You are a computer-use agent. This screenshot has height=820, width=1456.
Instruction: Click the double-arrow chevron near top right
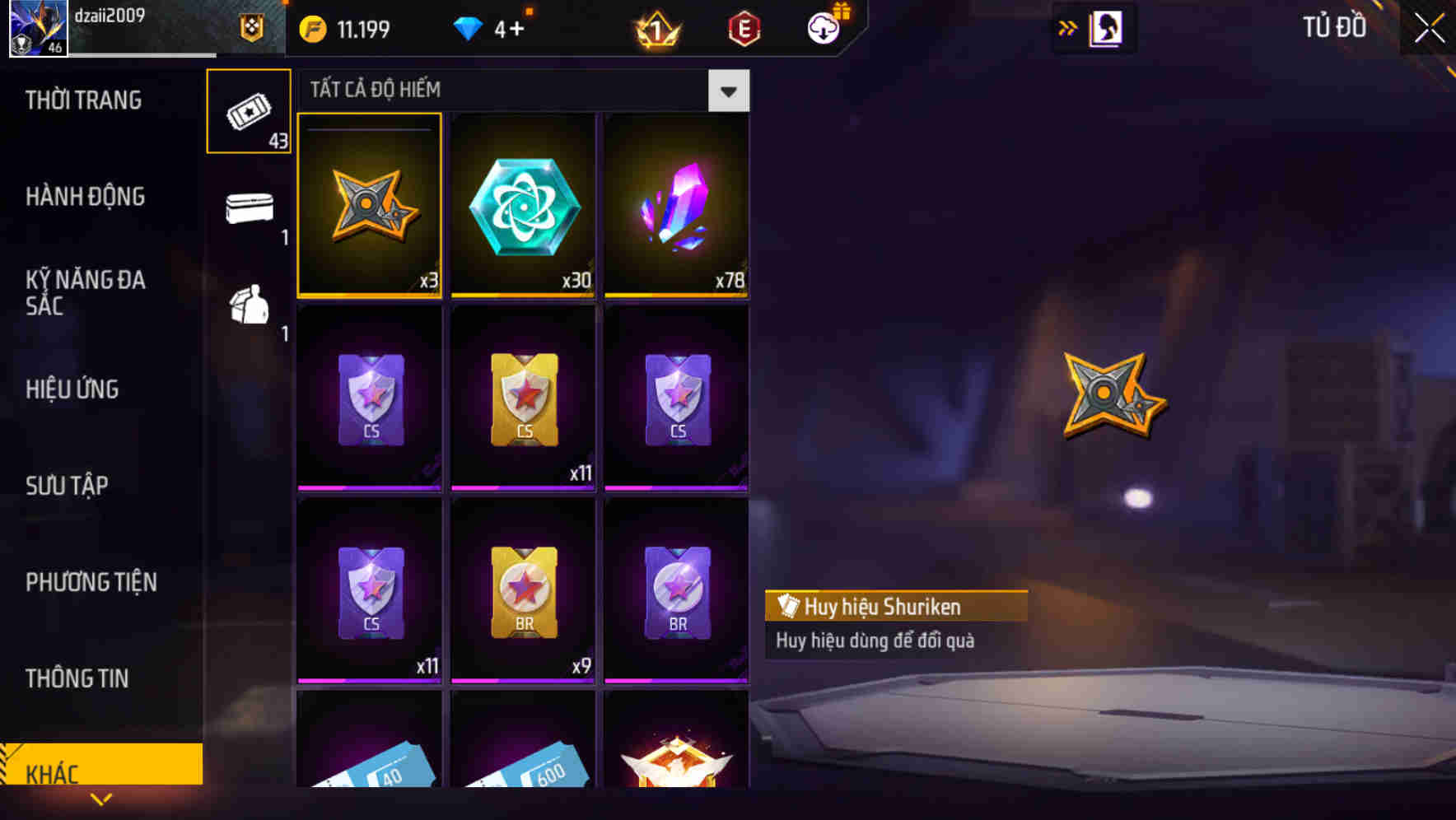1068,27
